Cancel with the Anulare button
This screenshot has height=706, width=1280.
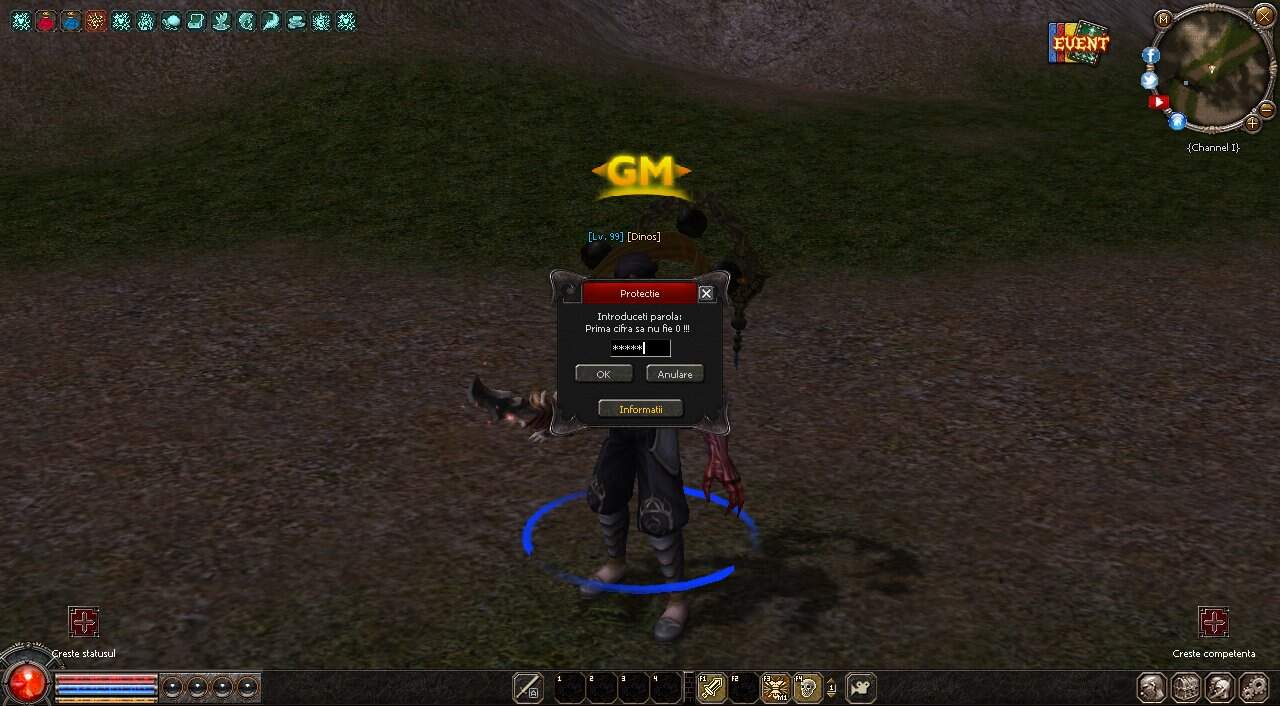(x=675, y=374)
